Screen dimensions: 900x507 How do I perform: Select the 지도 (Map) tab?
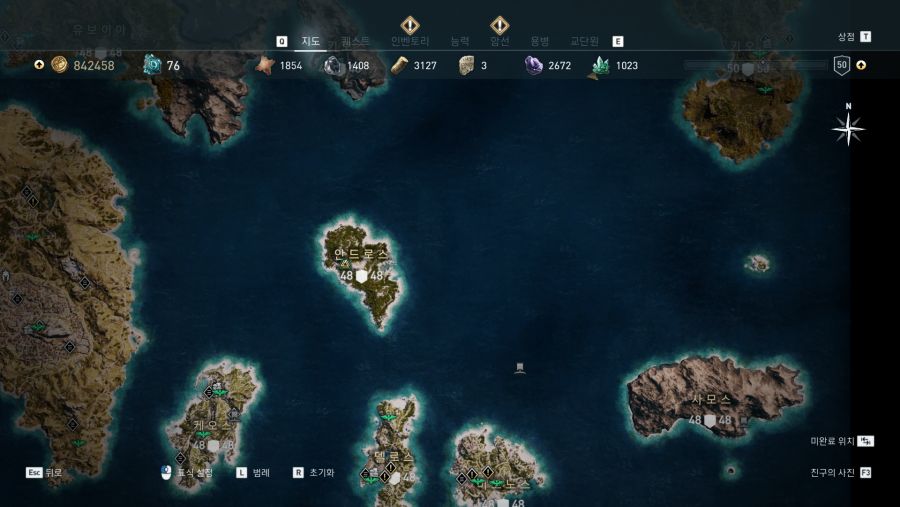(x=311, y=41)
